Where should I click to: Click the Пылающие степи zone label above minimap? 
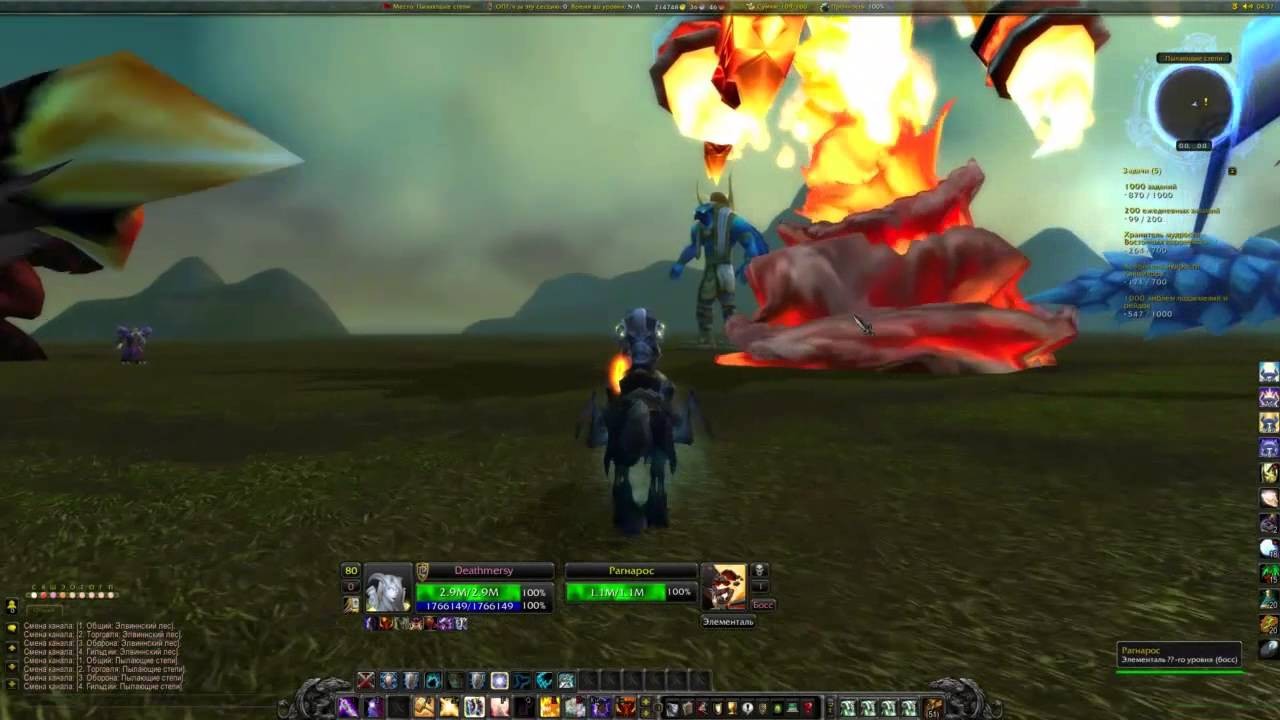point(1194,59)
